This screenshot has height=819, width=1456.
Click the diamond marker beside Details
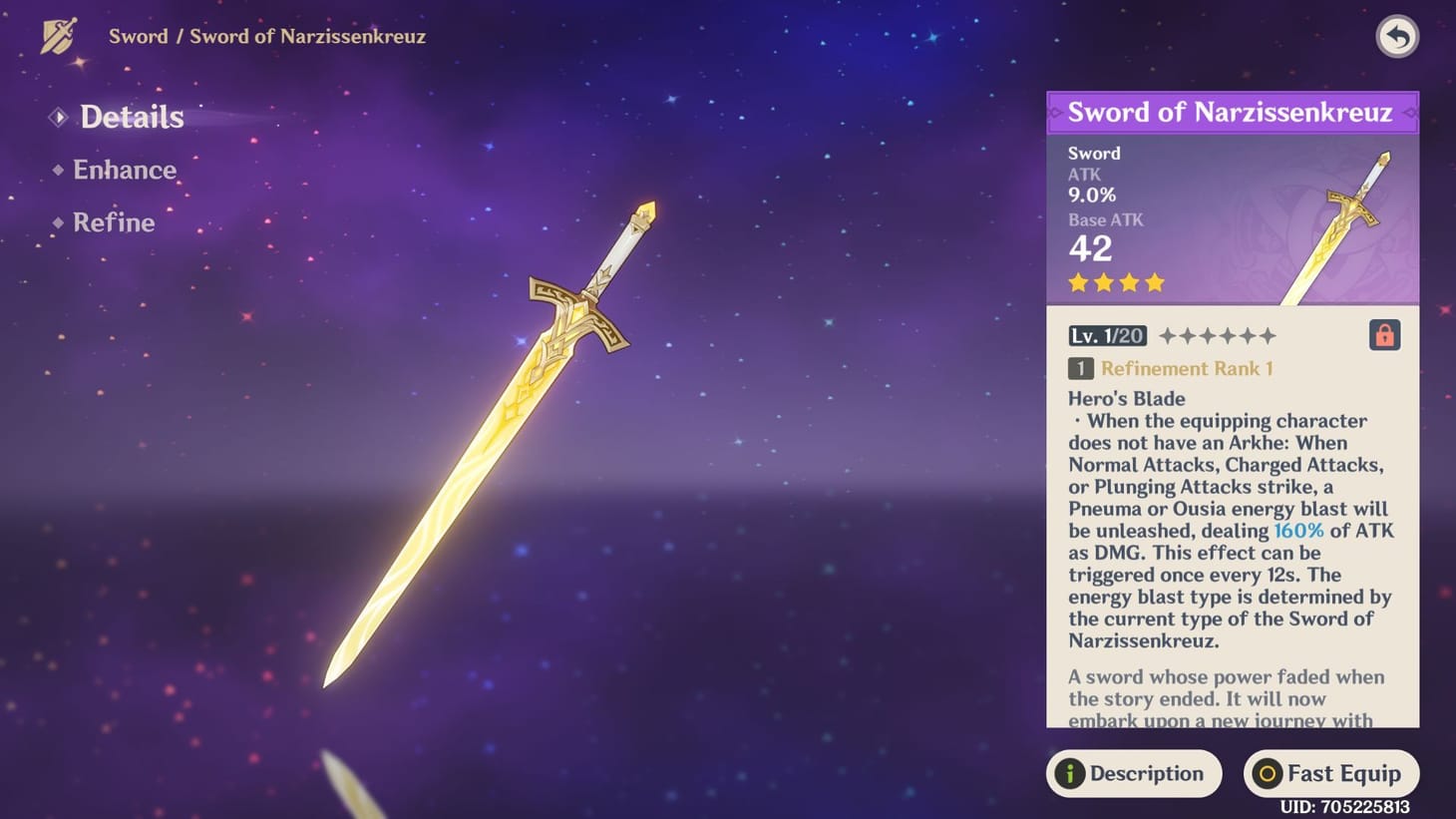(x=57, y=117)
